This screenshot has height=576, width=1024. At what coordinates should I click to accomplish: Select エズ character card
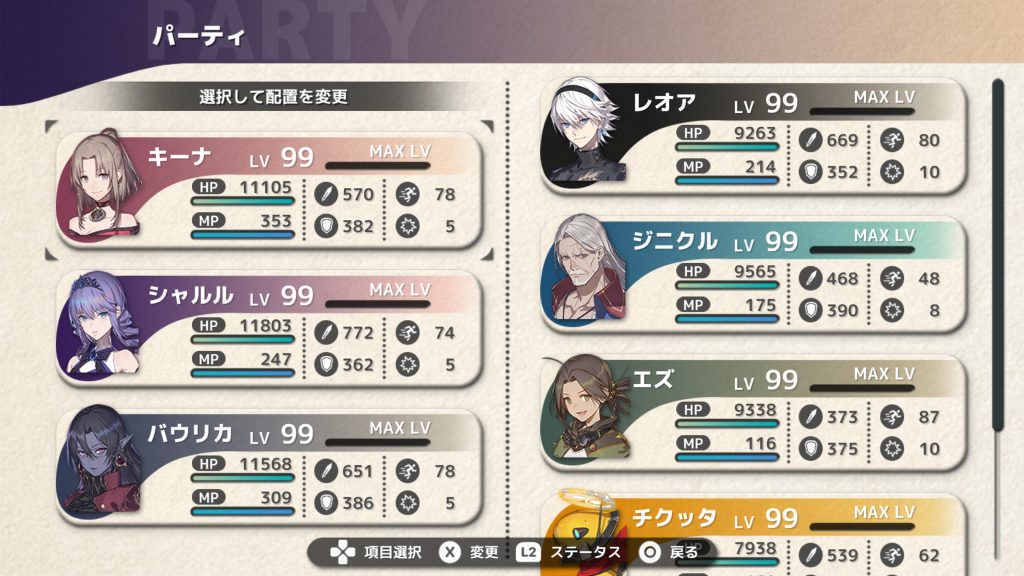pos(755,409)
